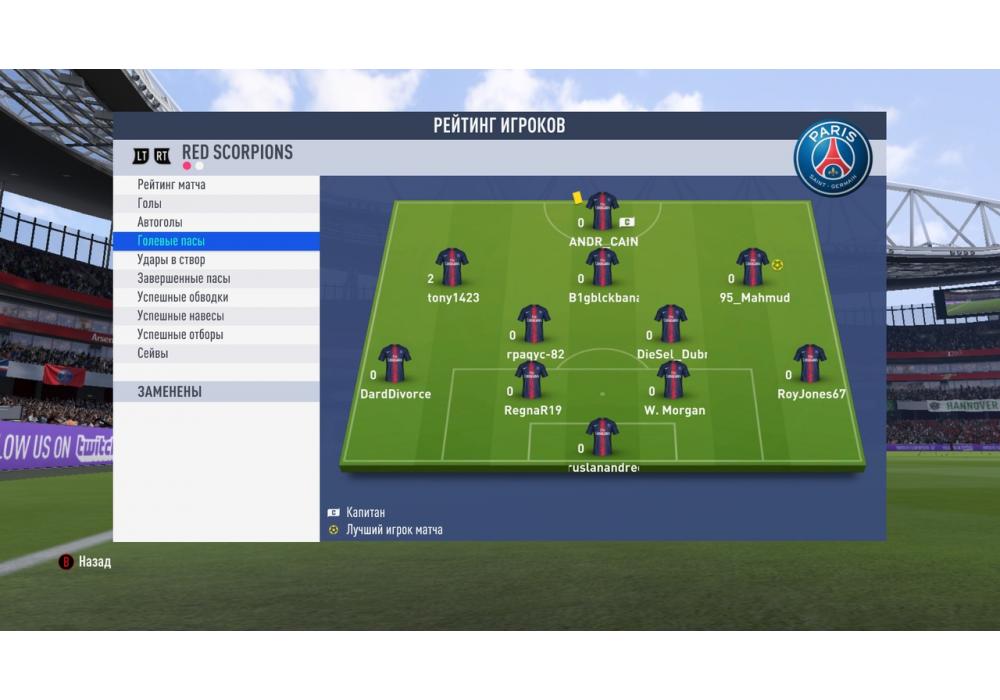Select player DieSel_Dubr's shirt
The width and height of the screenshot is (1000, 700).
[670, 324]
